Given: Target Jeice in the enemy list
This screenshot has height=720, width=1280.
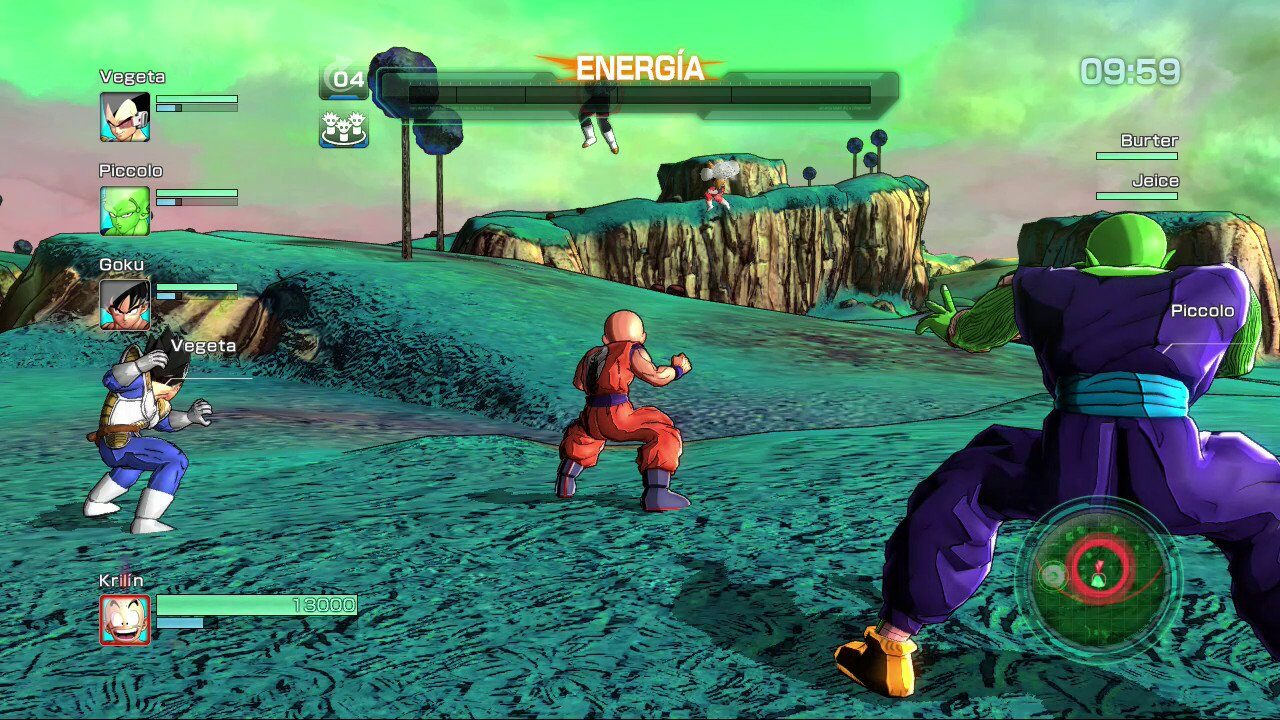Looking at the screenshot, I should pos(1154,182).
